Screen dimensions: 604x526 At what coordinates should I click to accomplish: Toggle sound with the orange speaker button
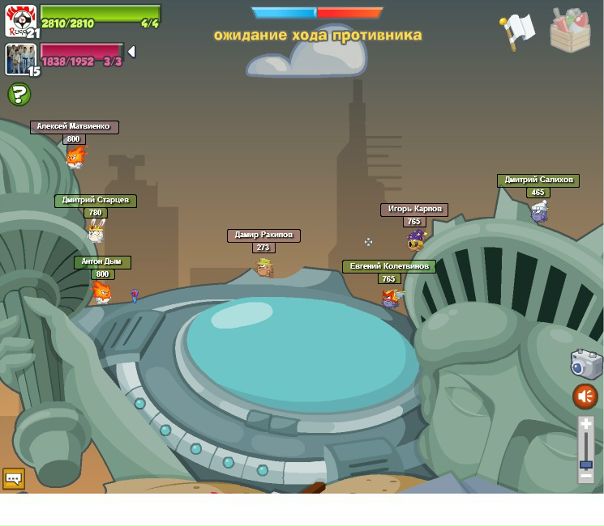click(x=585, y=397)
